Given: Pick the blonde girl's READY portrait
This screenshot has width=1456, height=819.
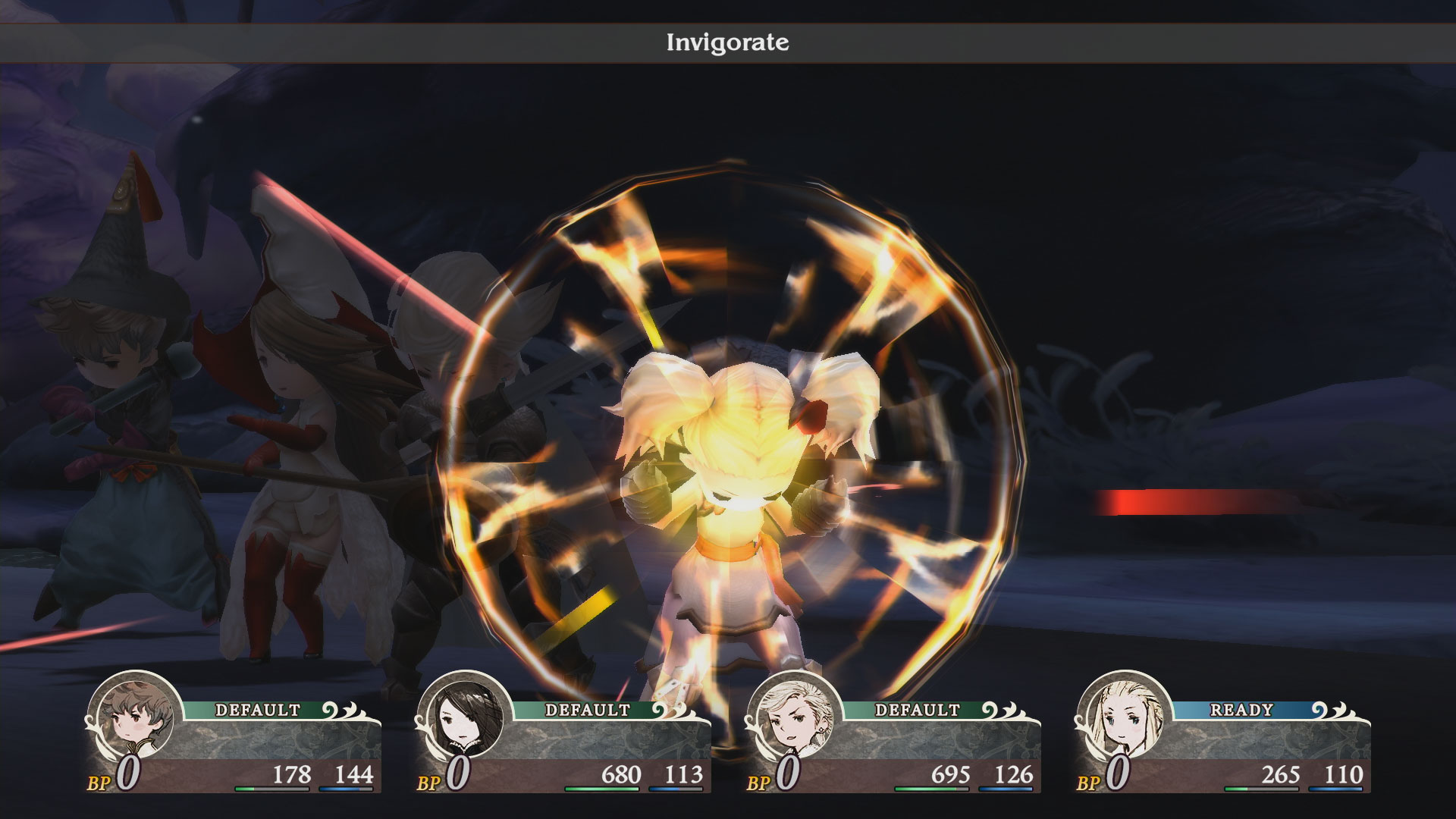Looking at the screenshot, I should point(1123,717).
